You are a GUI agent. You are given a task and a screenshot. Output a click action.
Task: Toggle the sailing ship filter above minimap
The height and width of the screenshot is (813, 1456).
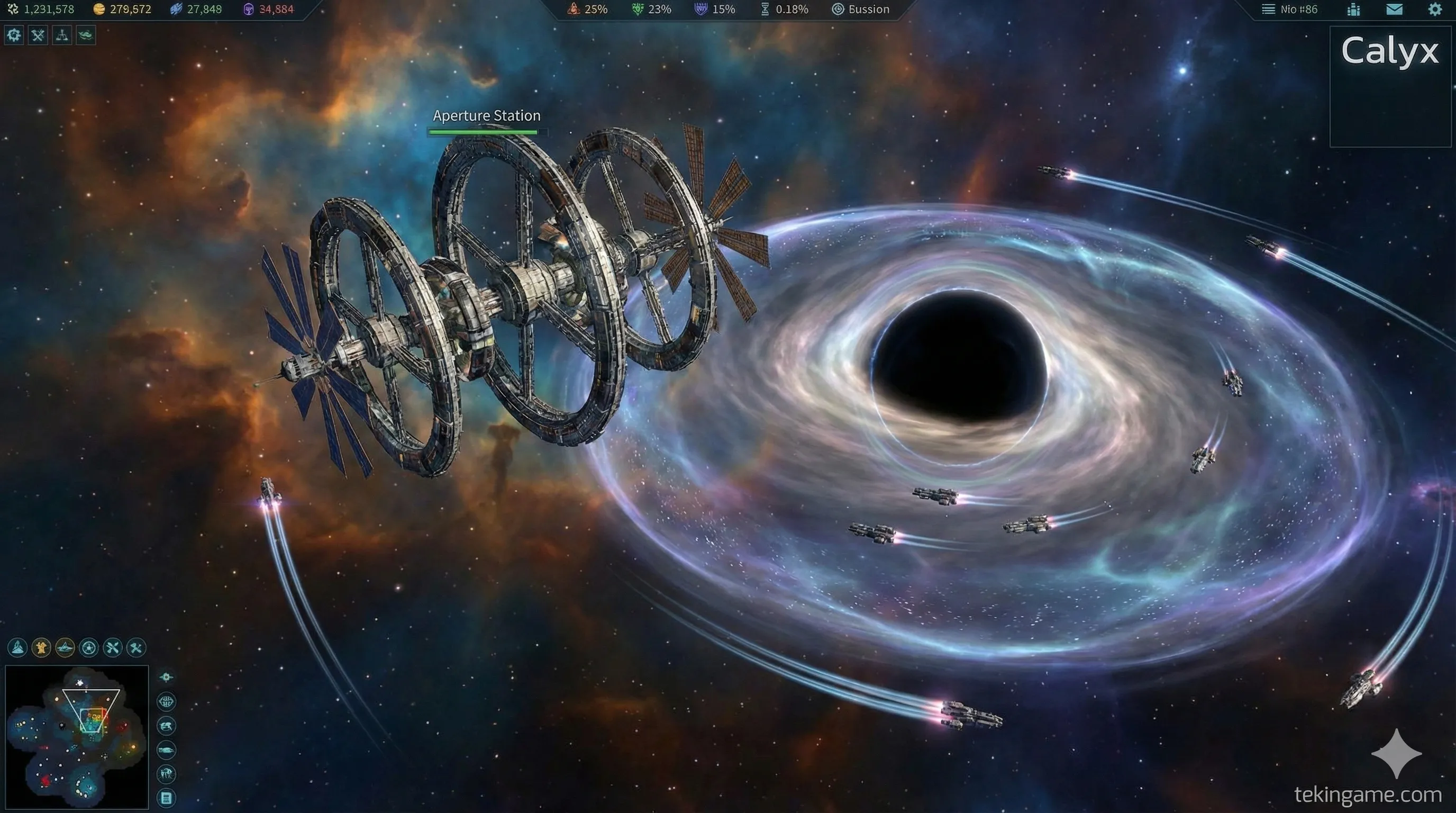point(65,648)
